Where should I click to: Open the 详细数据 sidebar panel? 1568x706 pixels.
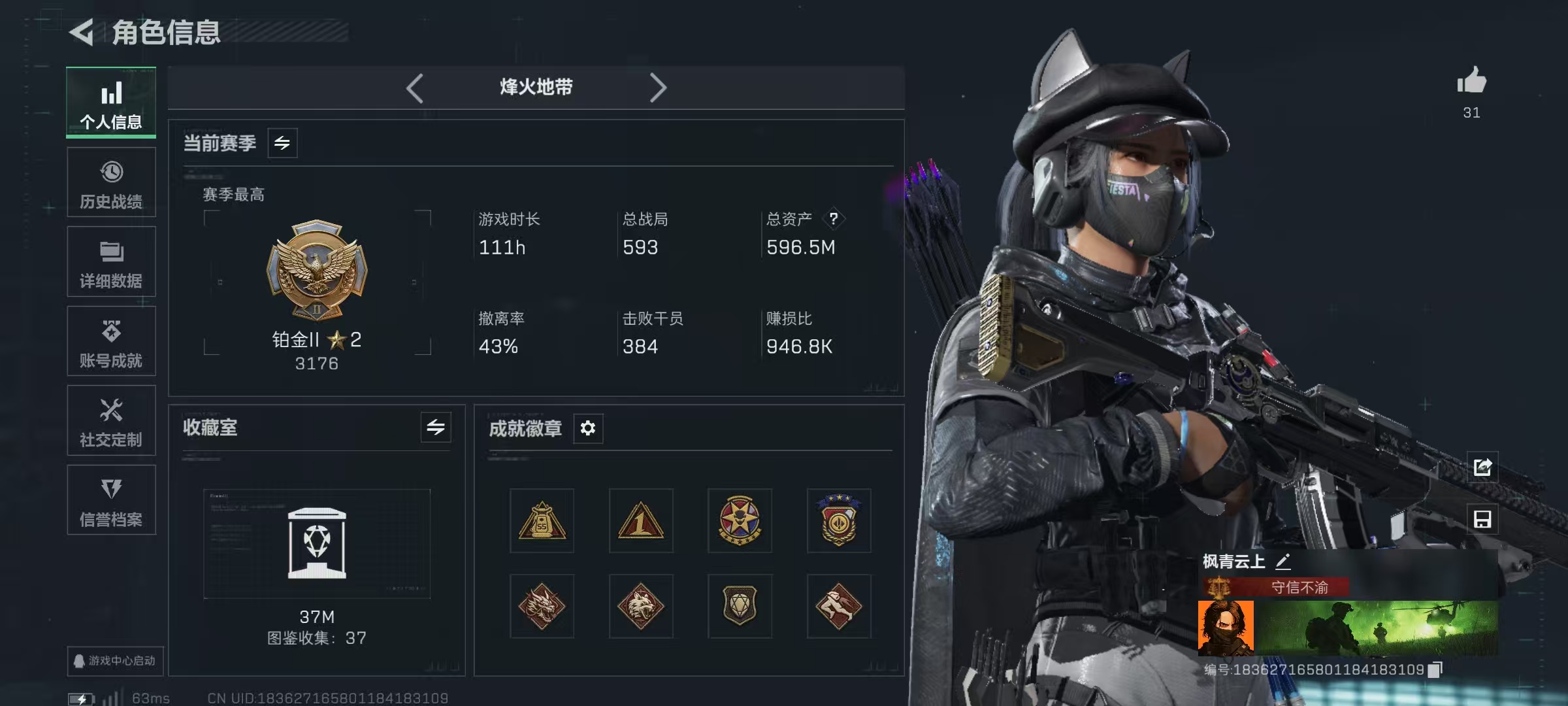tap(111, 261)
